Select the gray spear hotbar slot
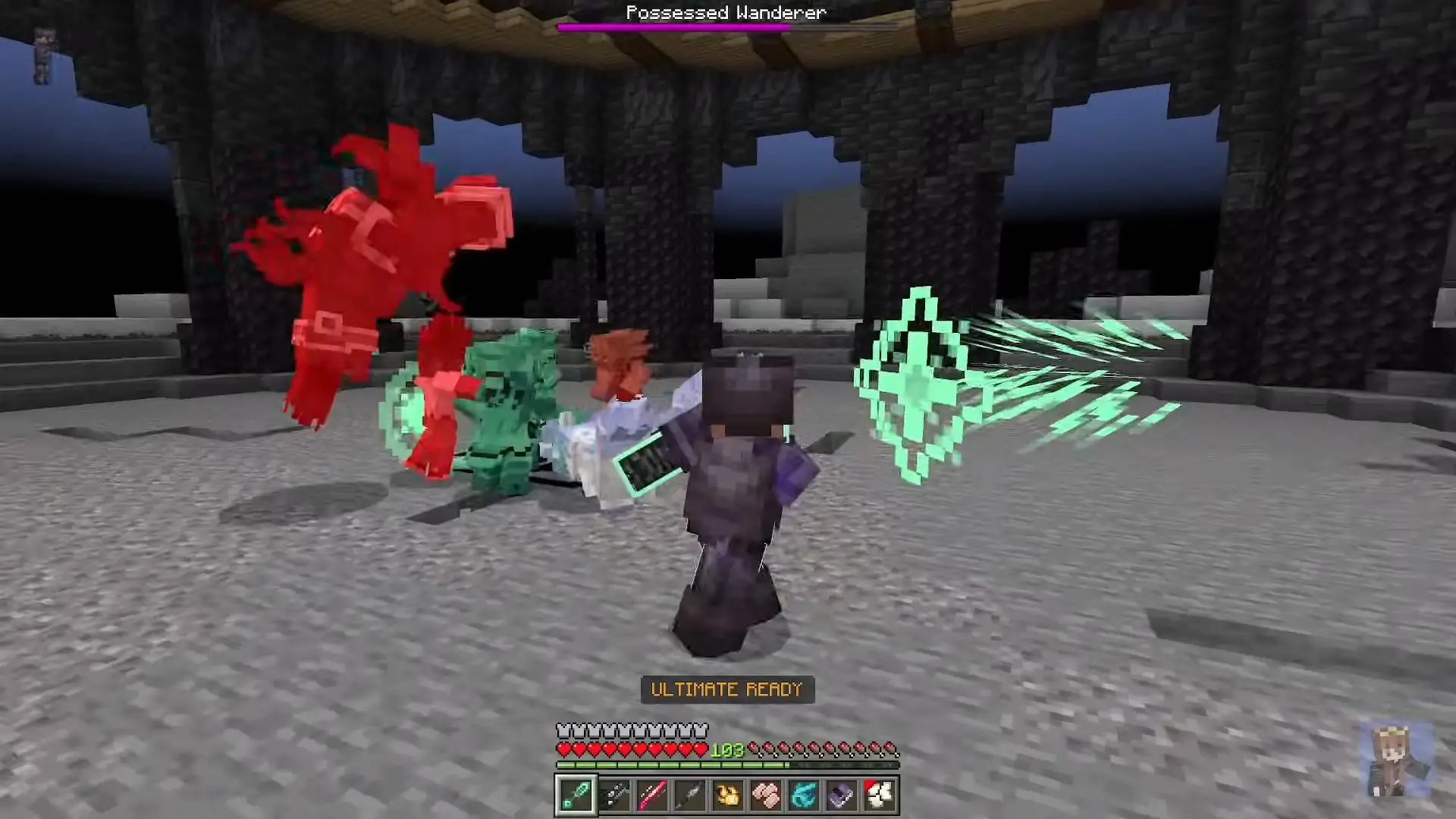Image resolution: width=1456 pixels, height=819 pixels. coord(690,795)
